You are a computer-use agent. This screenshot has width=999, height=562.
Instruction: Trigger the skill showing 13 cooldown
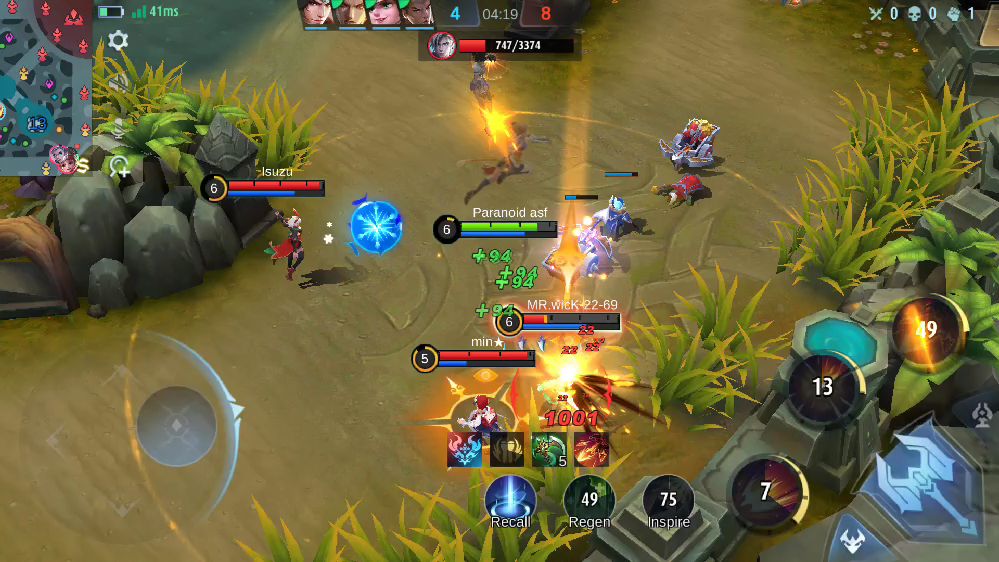click(823, 387)
